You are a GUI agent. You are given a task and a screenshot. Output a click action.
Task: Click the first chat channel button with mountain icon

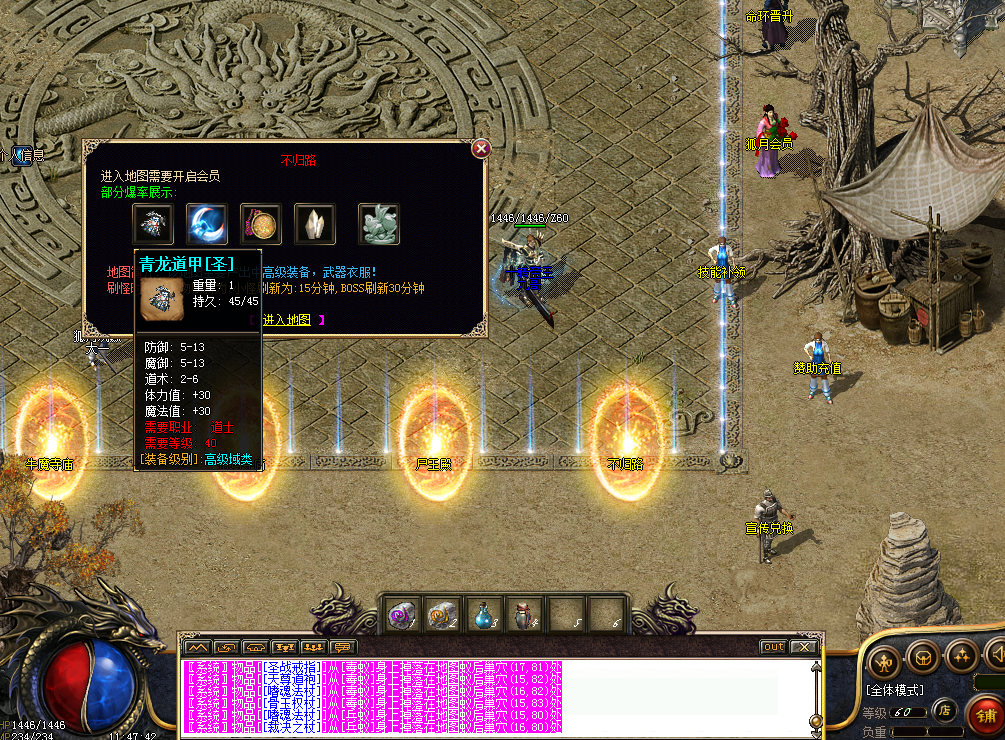coord(196,647)
